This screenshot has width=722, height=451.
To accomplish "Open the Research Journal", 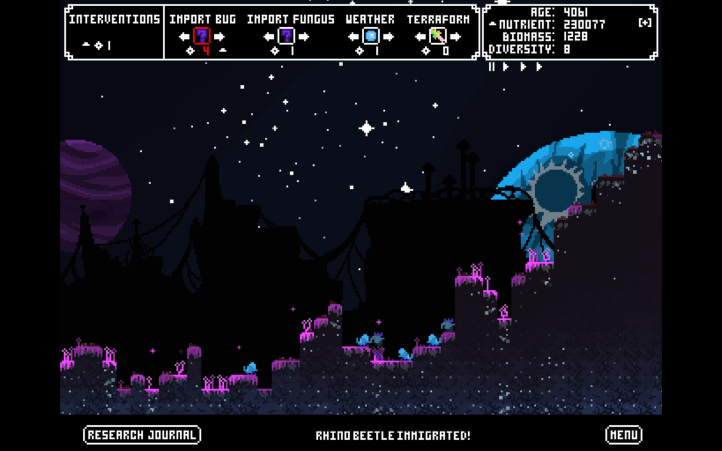I will (x=142, y=435).
